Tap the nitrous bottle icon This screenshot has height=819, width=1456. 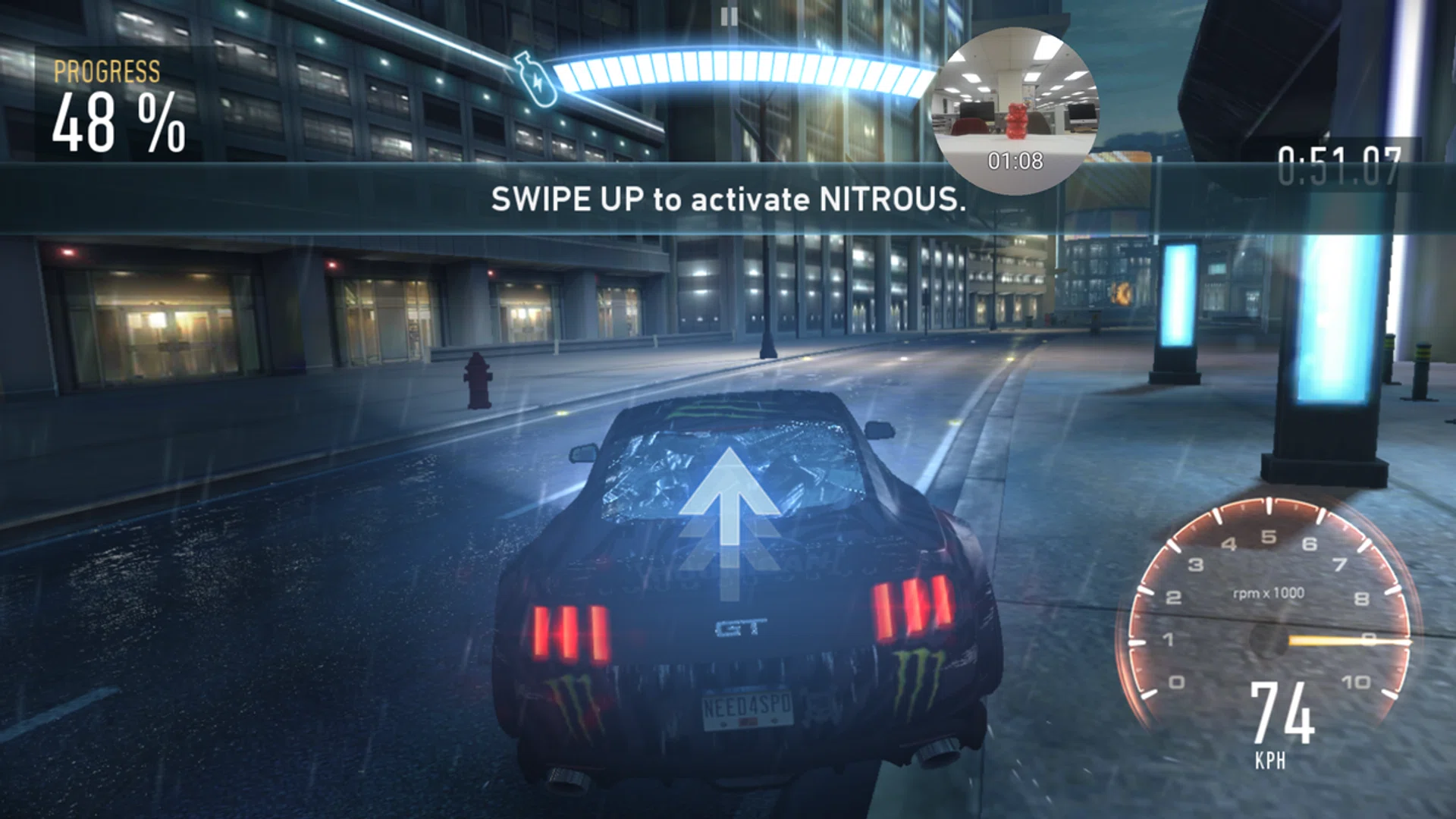[x=535, y=78]
